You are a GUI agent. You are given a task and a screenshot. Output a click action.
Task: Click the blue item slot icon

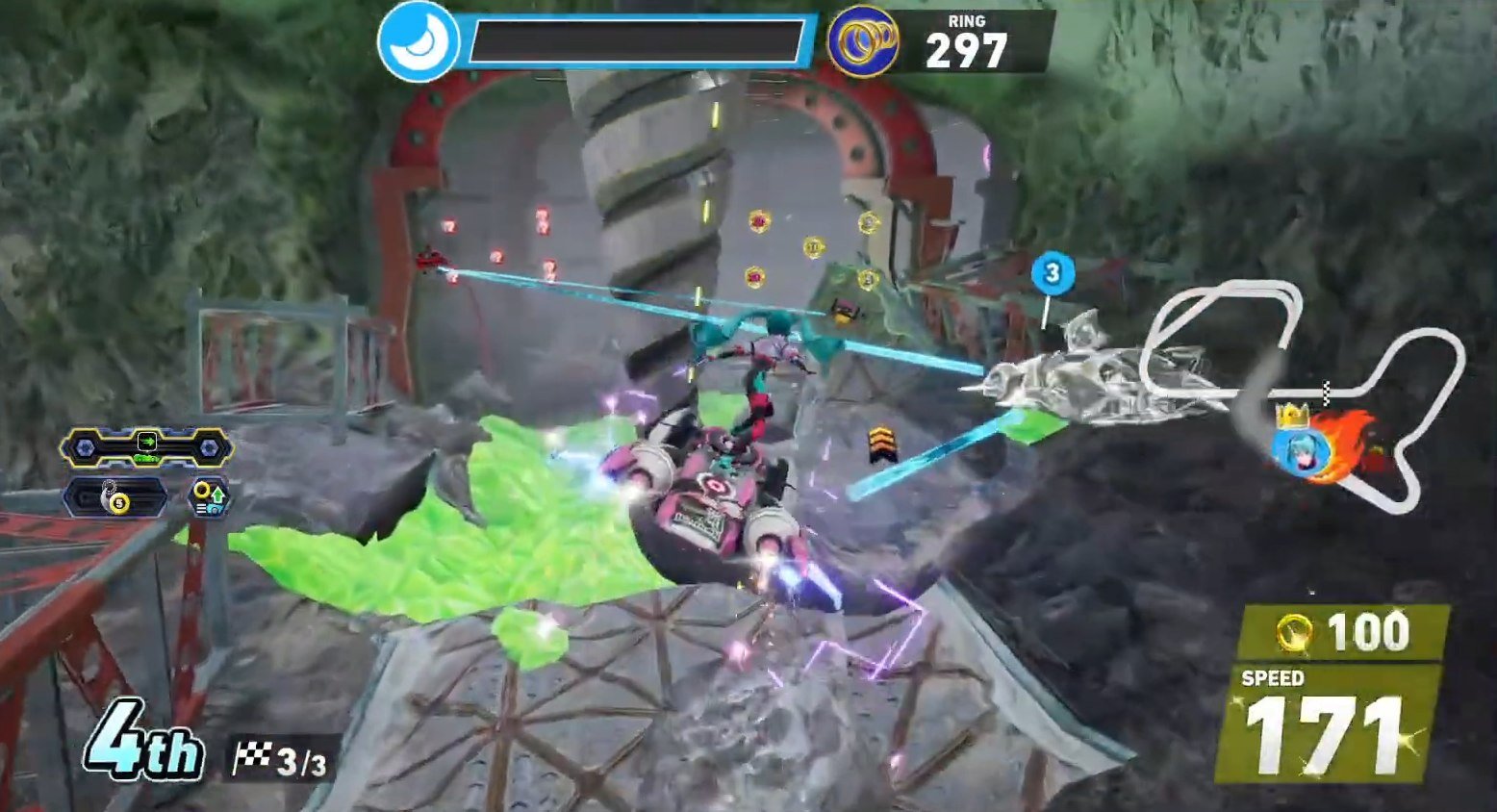(419, 42)
